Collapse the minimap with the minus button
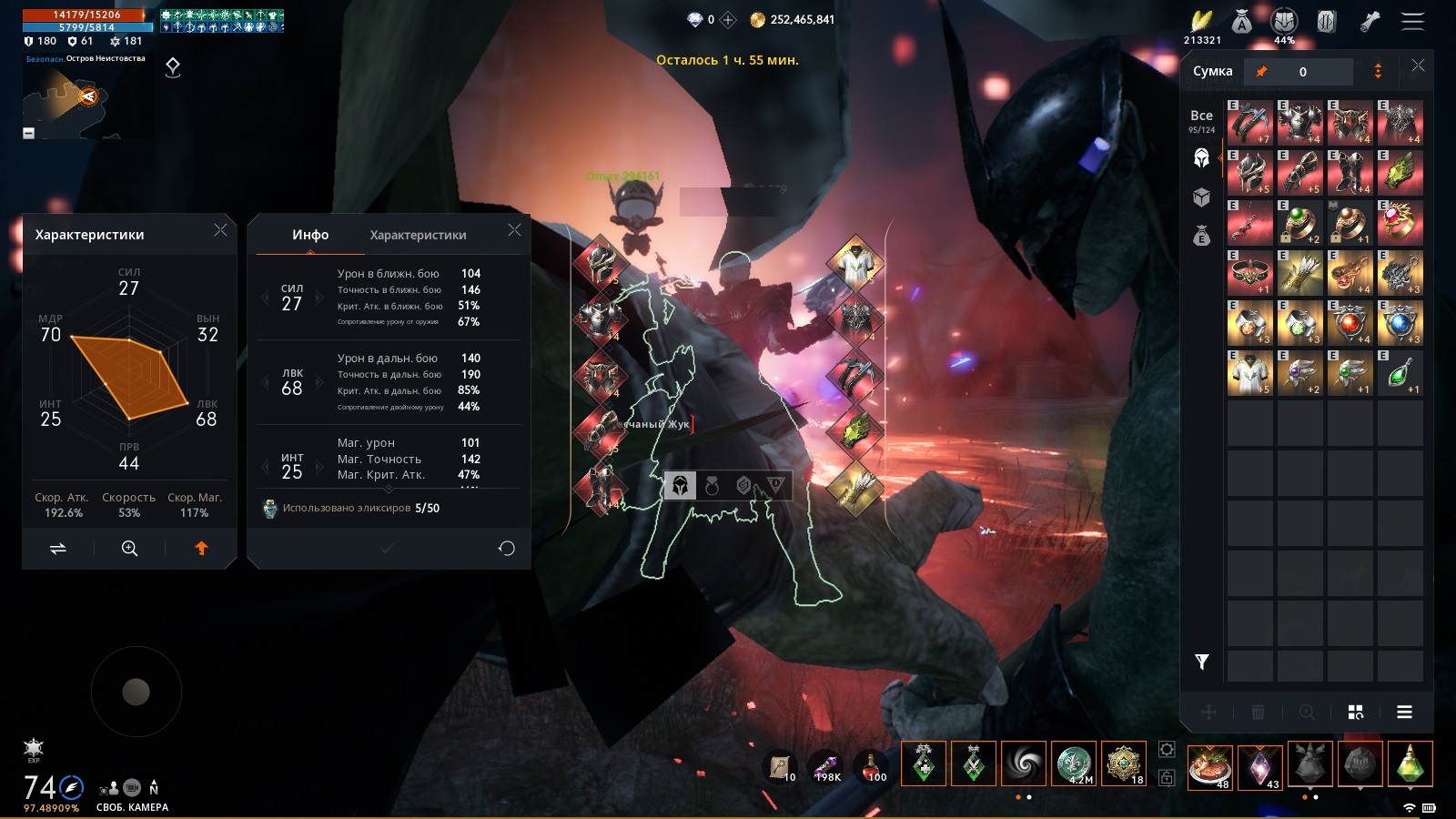 28,133
